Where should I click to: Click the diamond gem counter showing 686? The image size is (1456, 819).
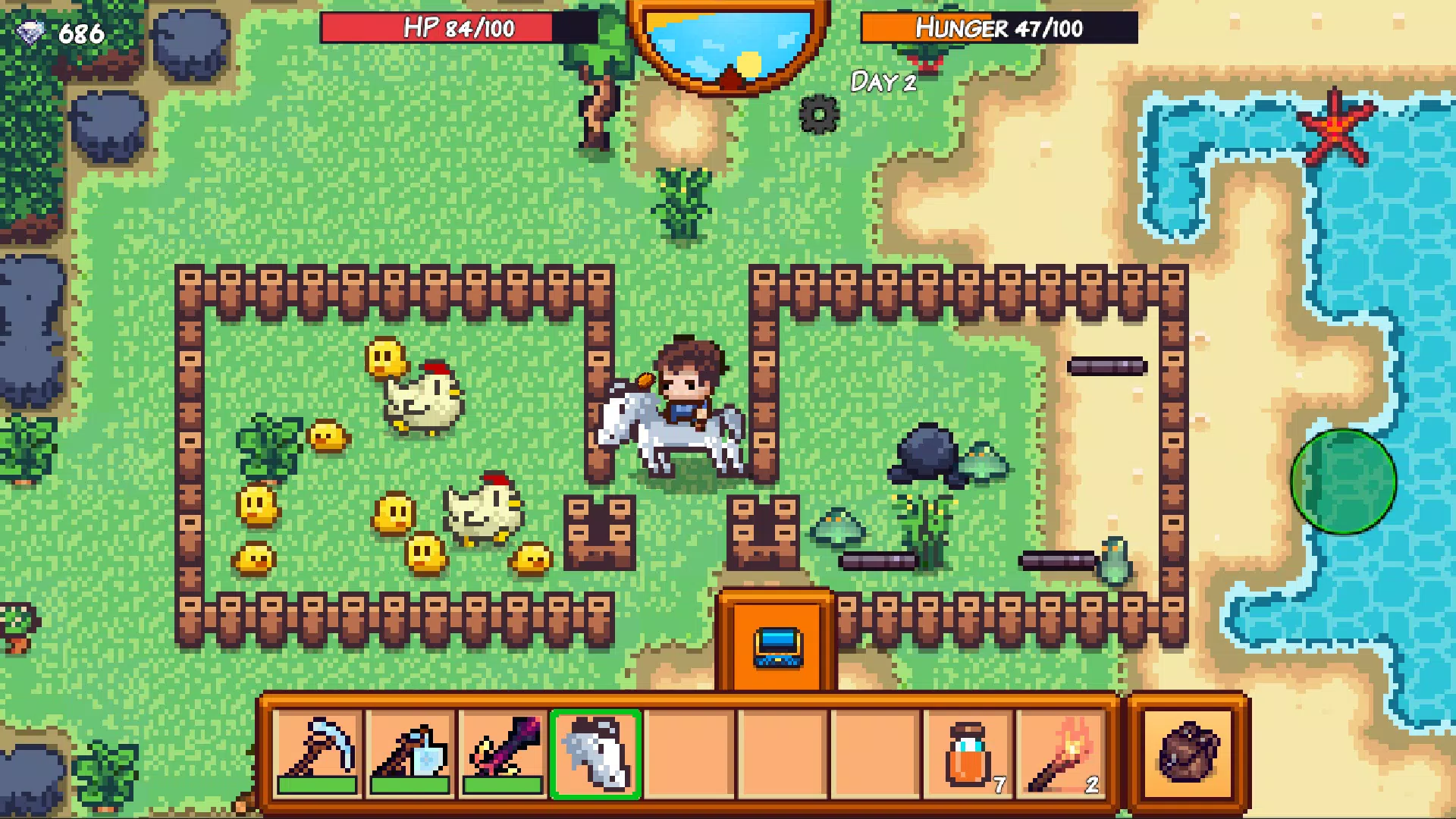[61, 32]
